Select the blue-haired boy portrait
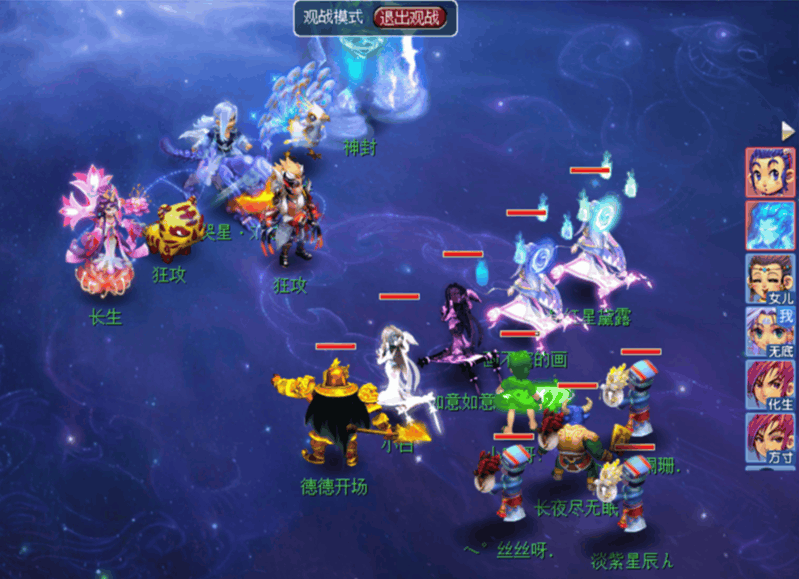This screenshot has width=799, height=579. click(x=770, y=173)
